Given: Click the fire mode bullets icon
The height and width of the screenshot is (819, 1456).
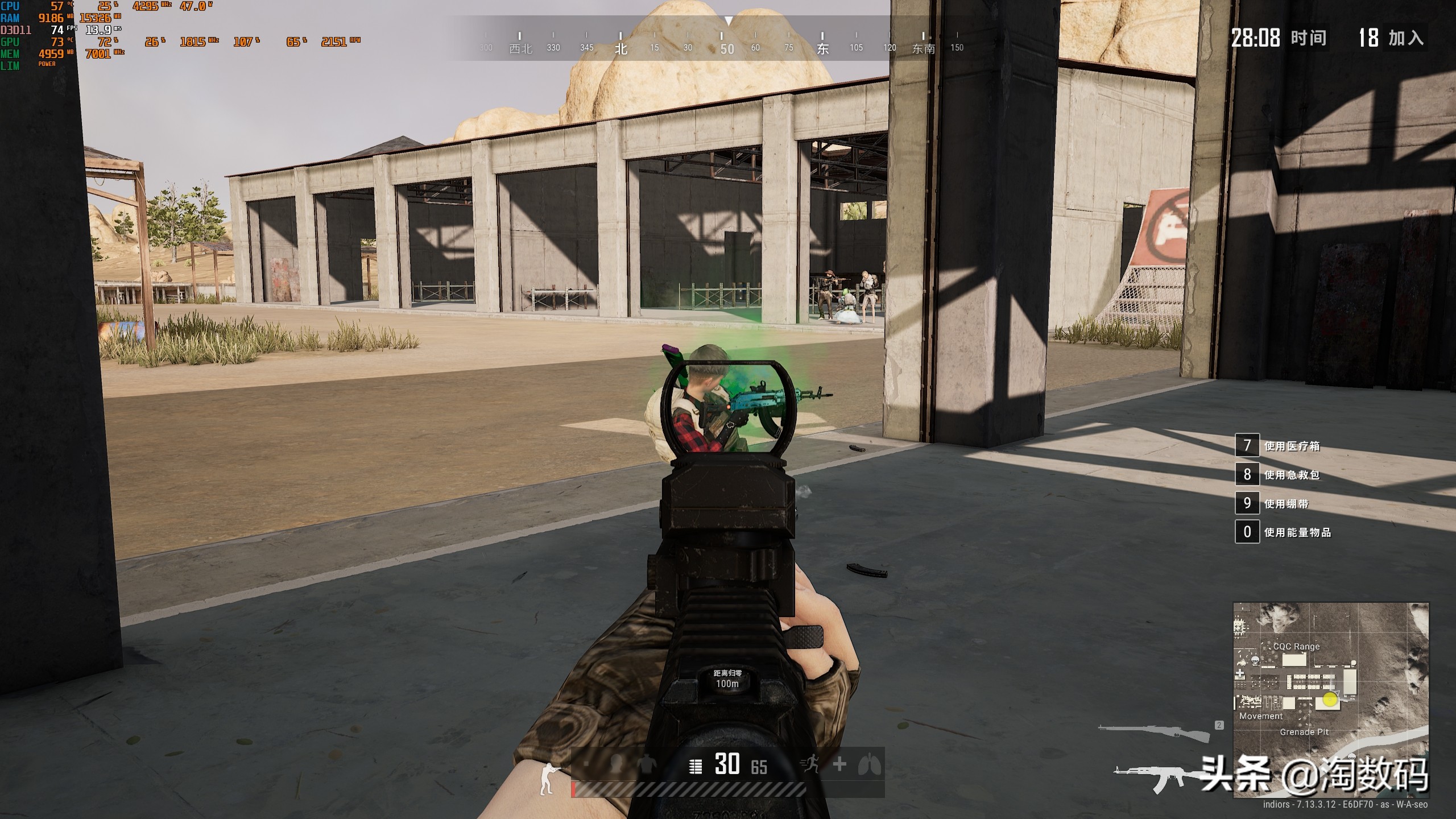Looking at the screenshot, I should (695, 767).
